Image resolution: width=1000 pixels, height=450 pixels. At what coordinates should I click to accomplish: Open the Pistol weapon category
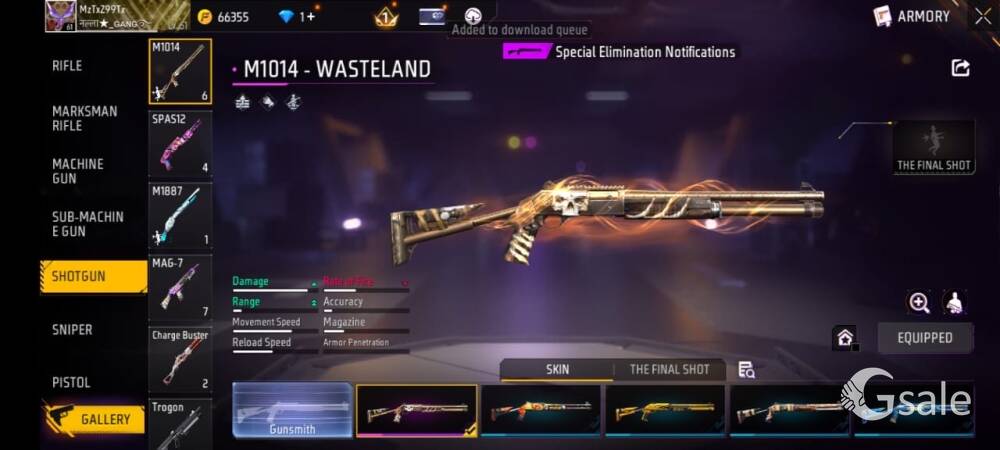71,382
